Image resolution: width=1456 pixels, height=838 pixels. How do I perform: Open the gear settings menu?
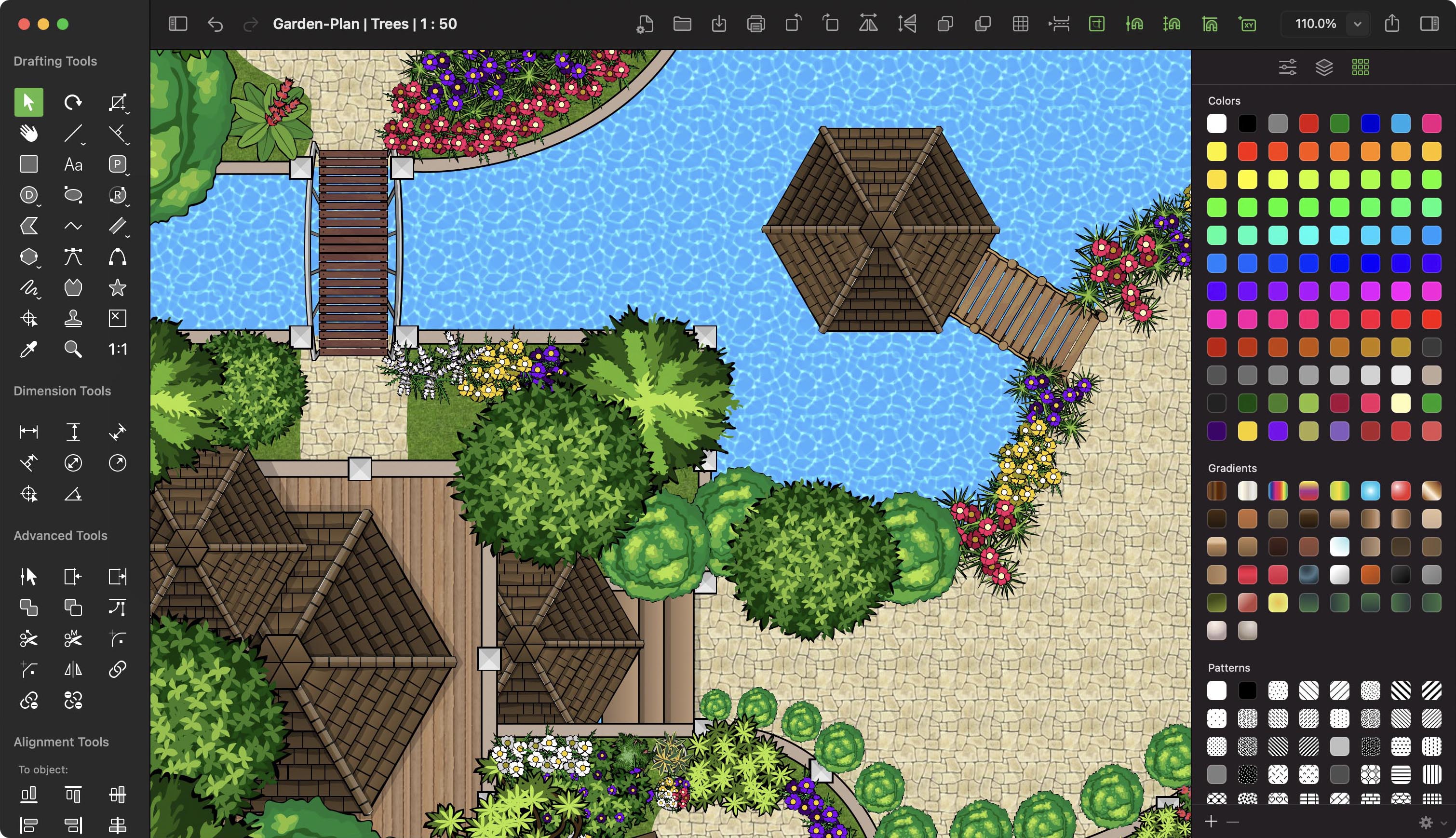coord(1426,822)
